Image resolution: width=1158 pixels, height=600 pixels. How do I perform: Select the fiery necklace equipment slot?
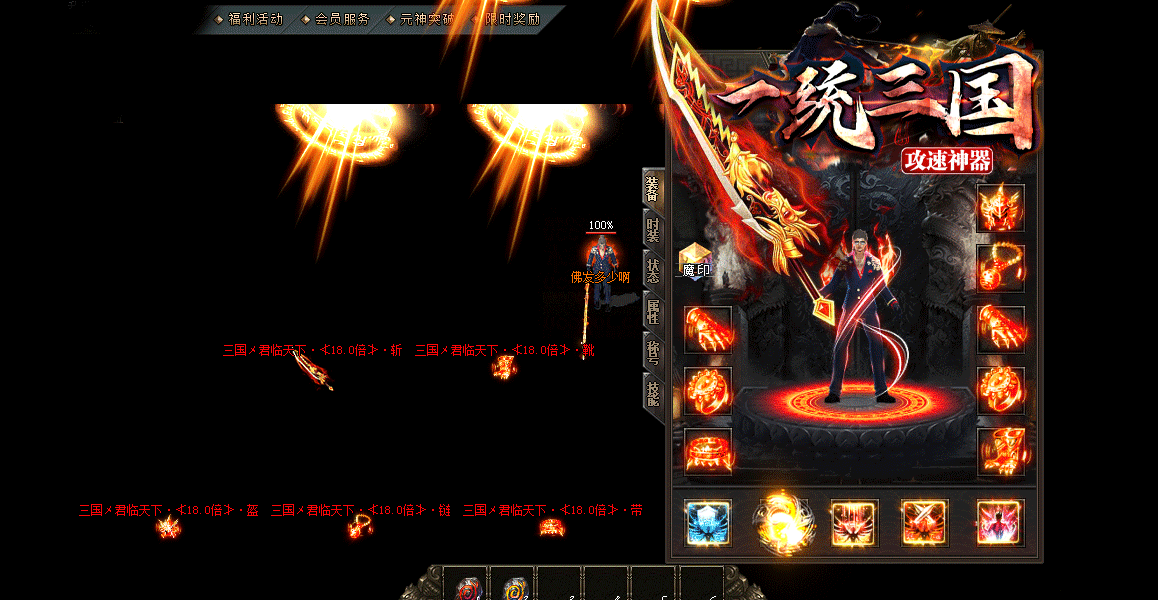1000,268
